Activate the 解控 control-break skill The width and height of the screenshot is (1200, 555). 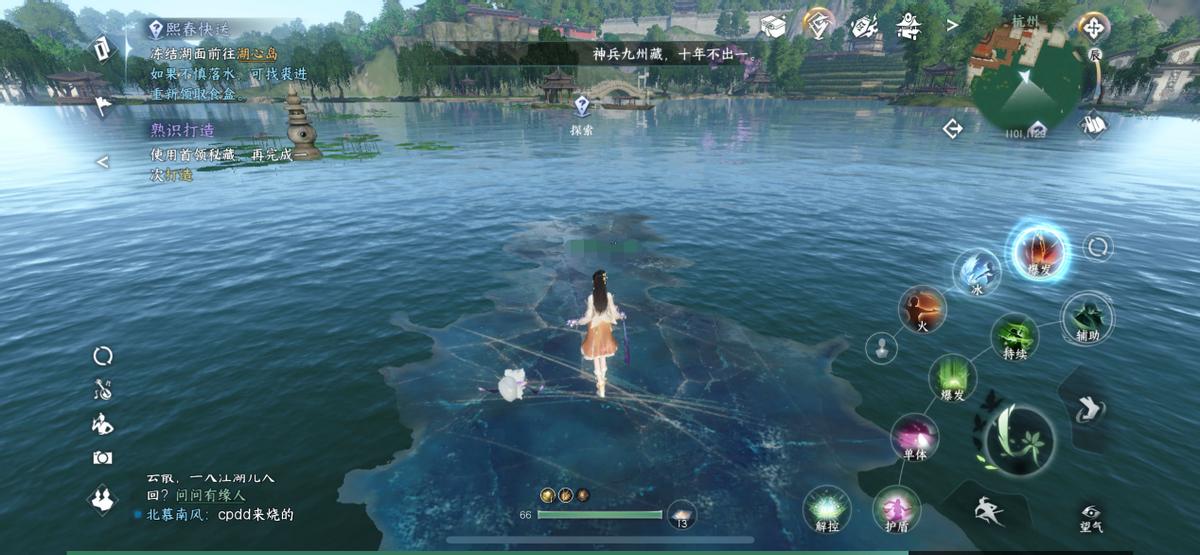827,508
